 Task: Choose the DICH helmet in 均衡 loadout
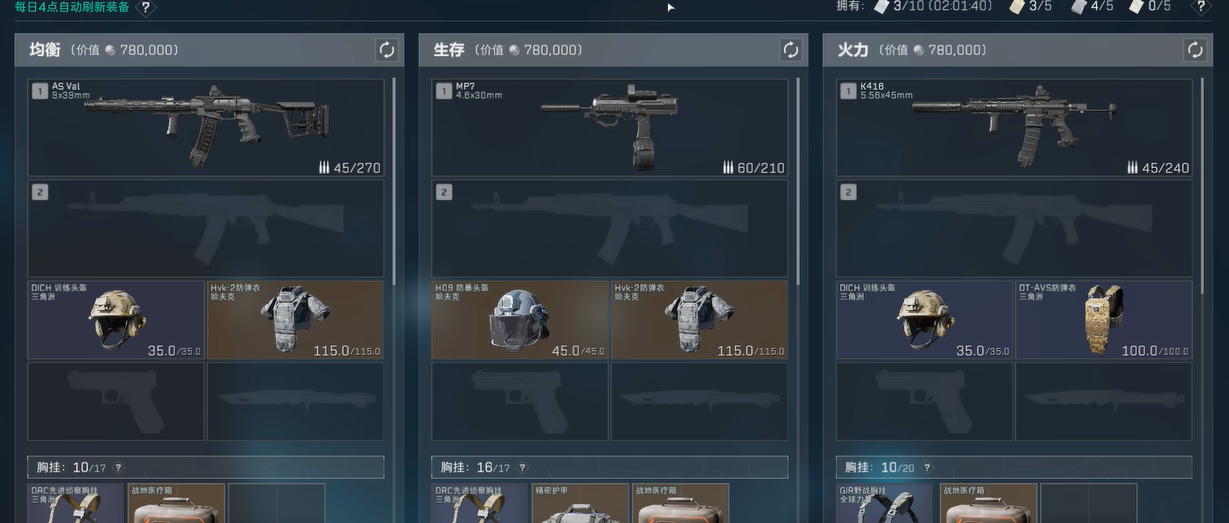(x=116, y=319)
